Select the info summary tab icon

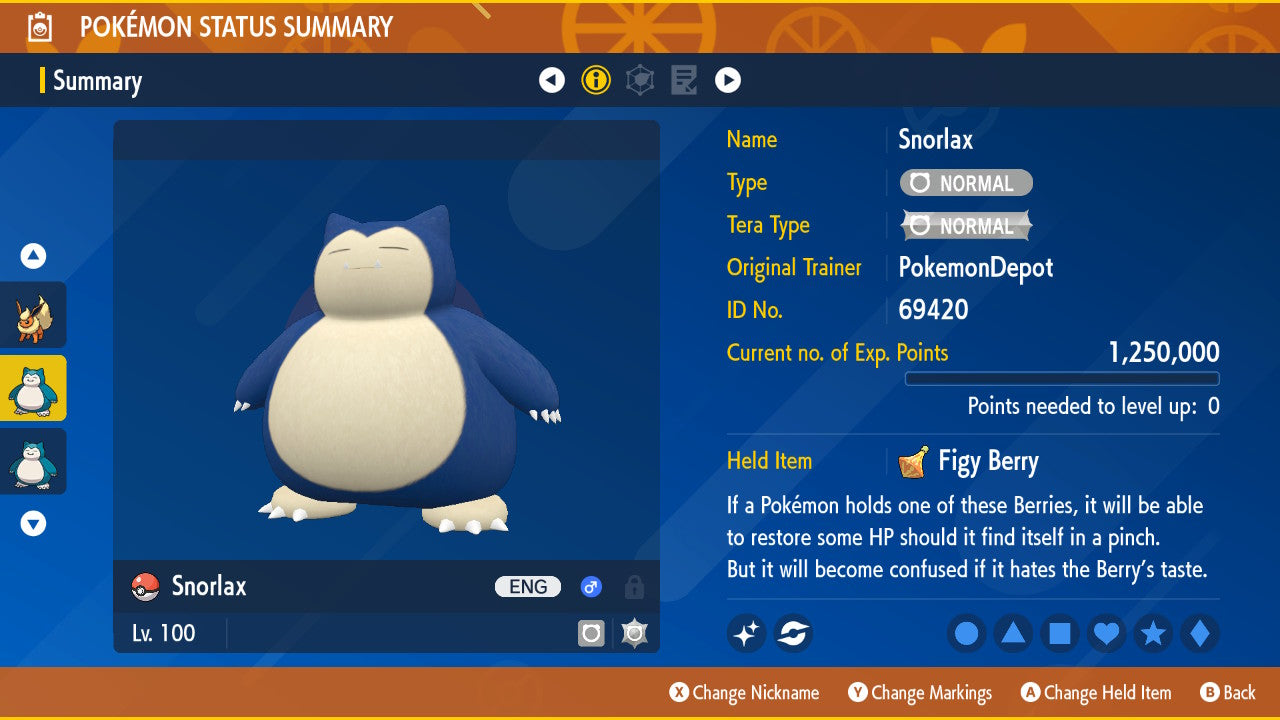tap(596, 80)
